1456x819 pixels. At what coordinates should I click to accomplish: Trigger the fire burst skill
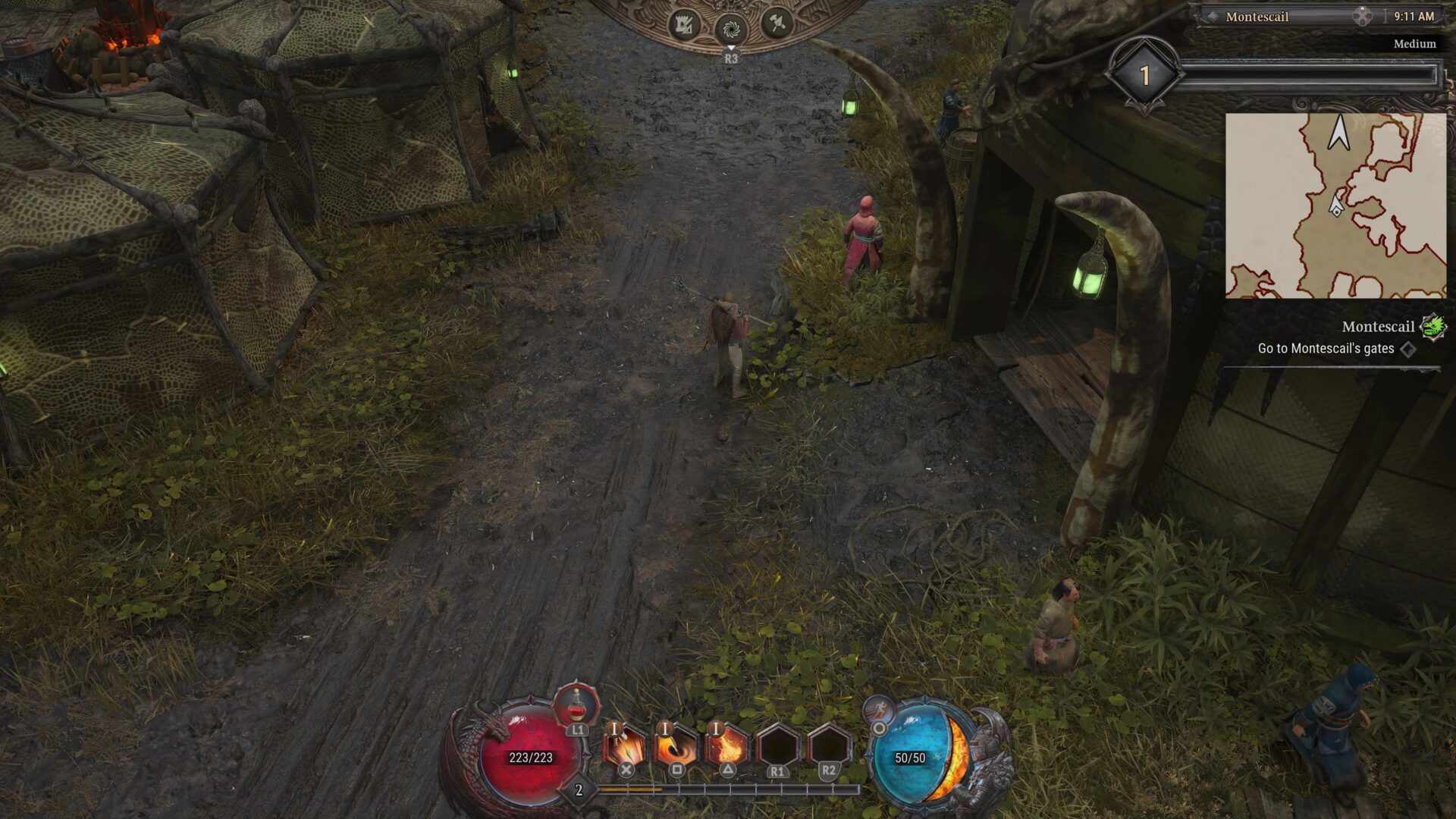point(726,747)
